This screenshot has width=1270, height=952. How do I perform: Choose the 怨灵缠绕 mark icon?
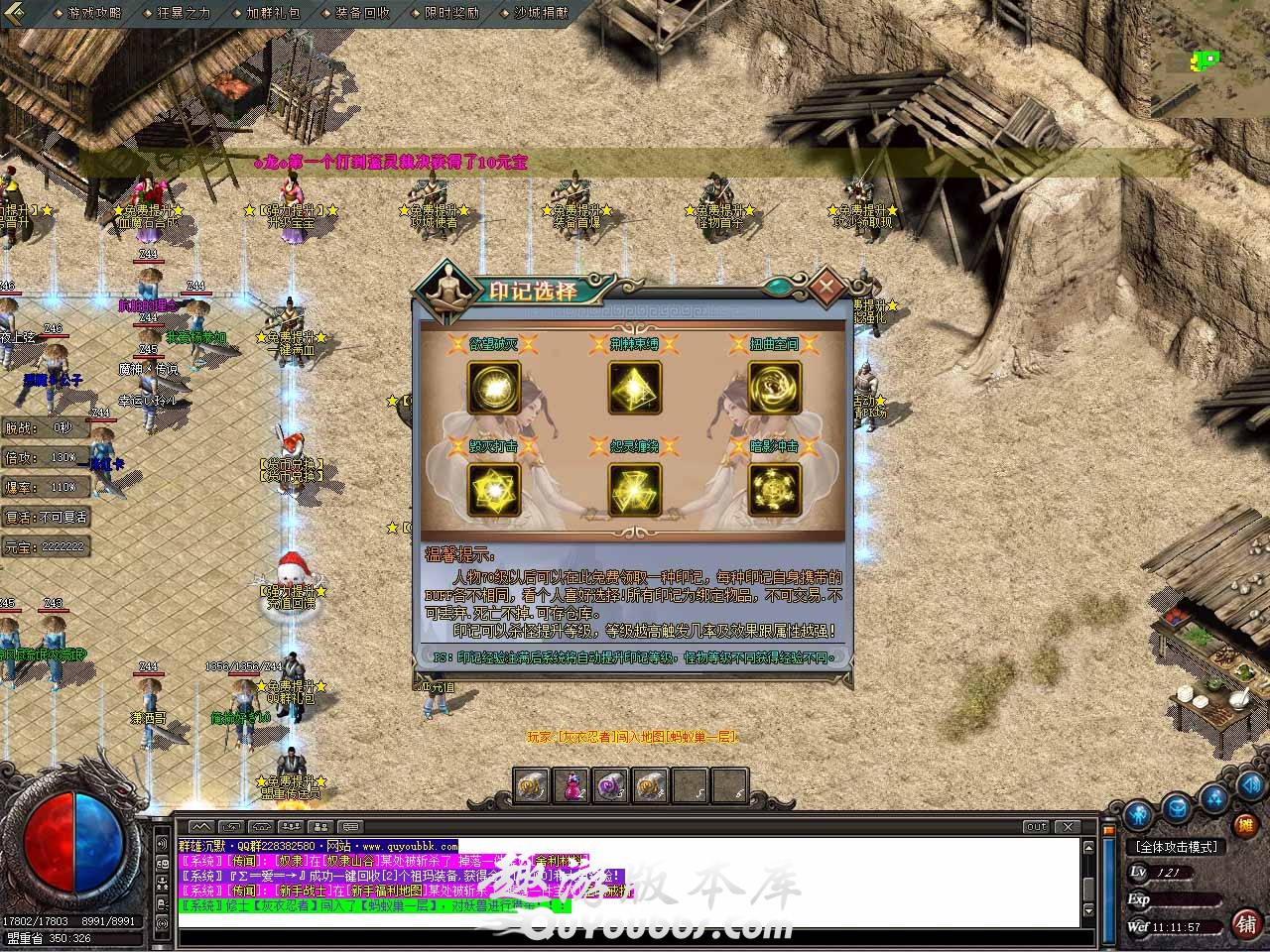pos(635,490)
